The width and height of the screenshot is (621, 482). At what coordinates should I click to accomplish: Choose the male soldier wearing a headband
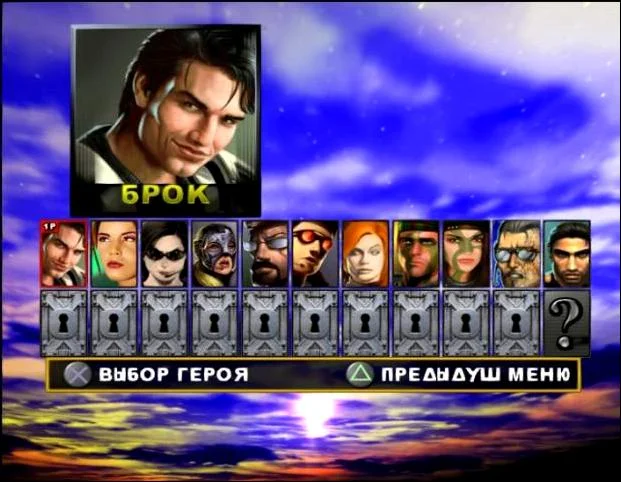click(416, 254)
